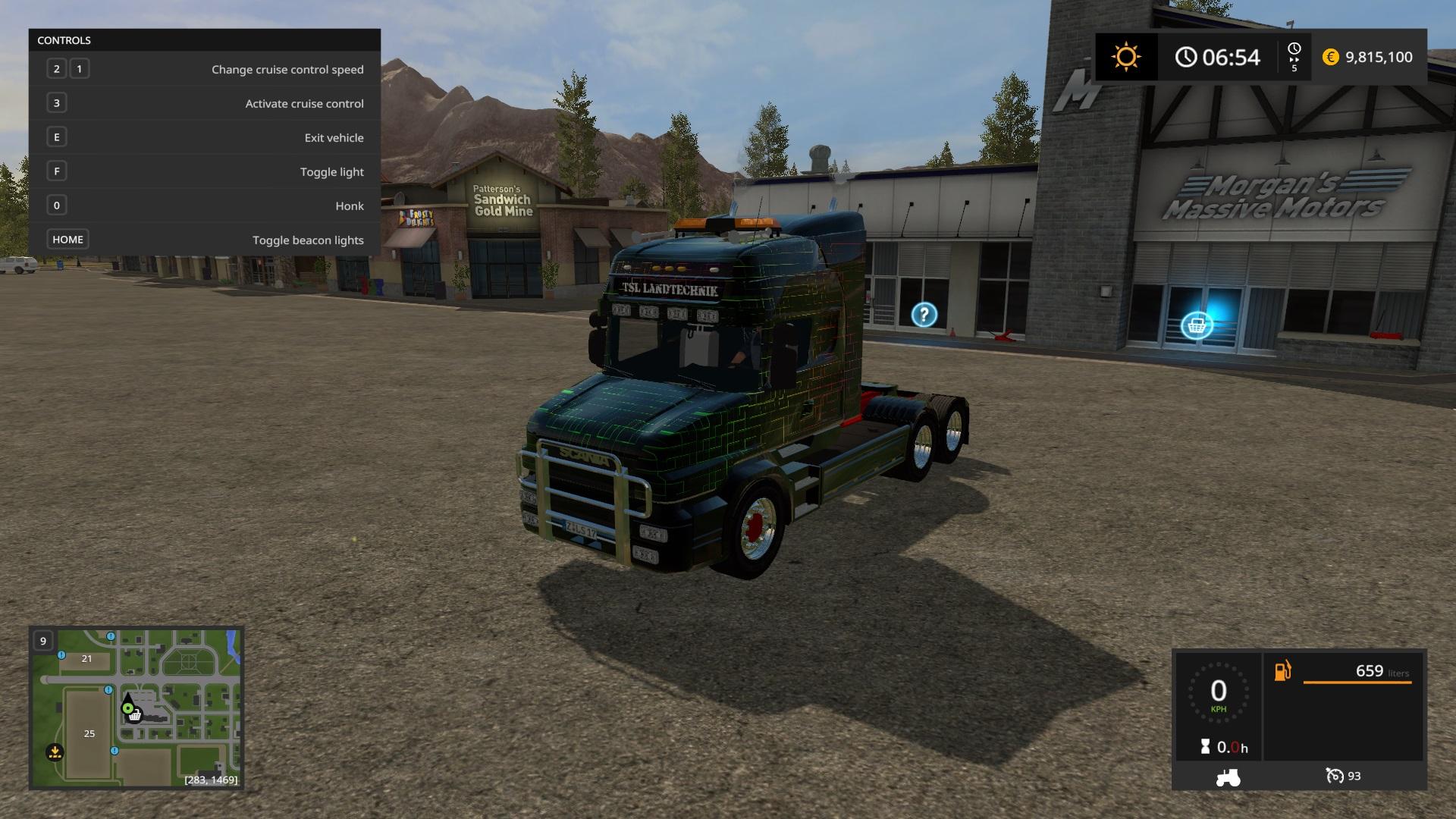Select field 25 on the minimap

[x=89, y=733]
